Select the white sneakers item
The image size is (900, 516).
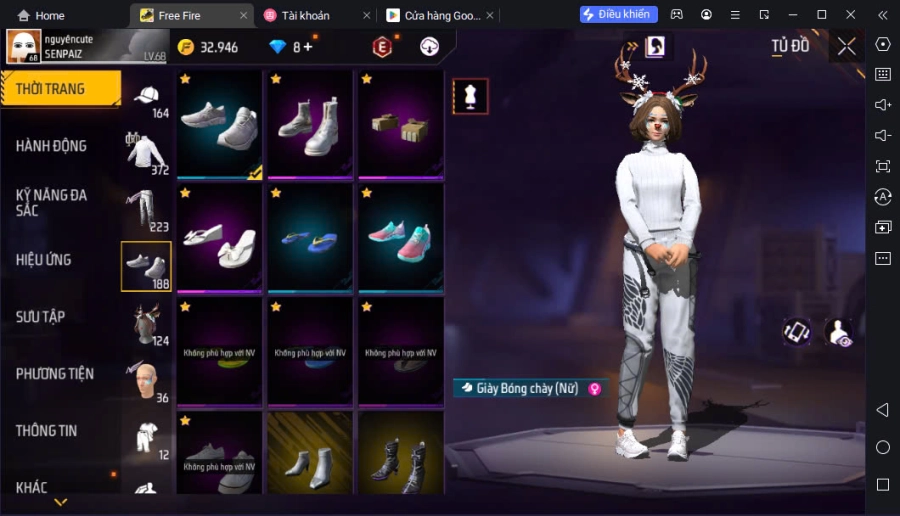click(221, 124)
